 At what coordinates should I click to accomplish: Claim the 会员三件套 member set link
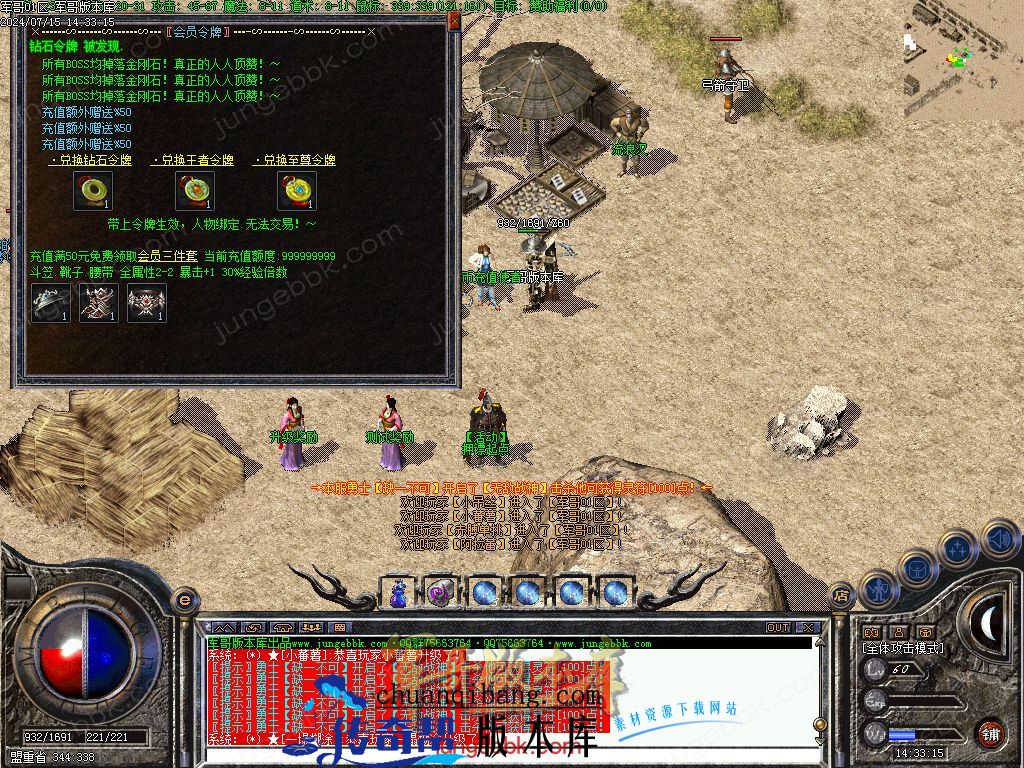(167, 257)
